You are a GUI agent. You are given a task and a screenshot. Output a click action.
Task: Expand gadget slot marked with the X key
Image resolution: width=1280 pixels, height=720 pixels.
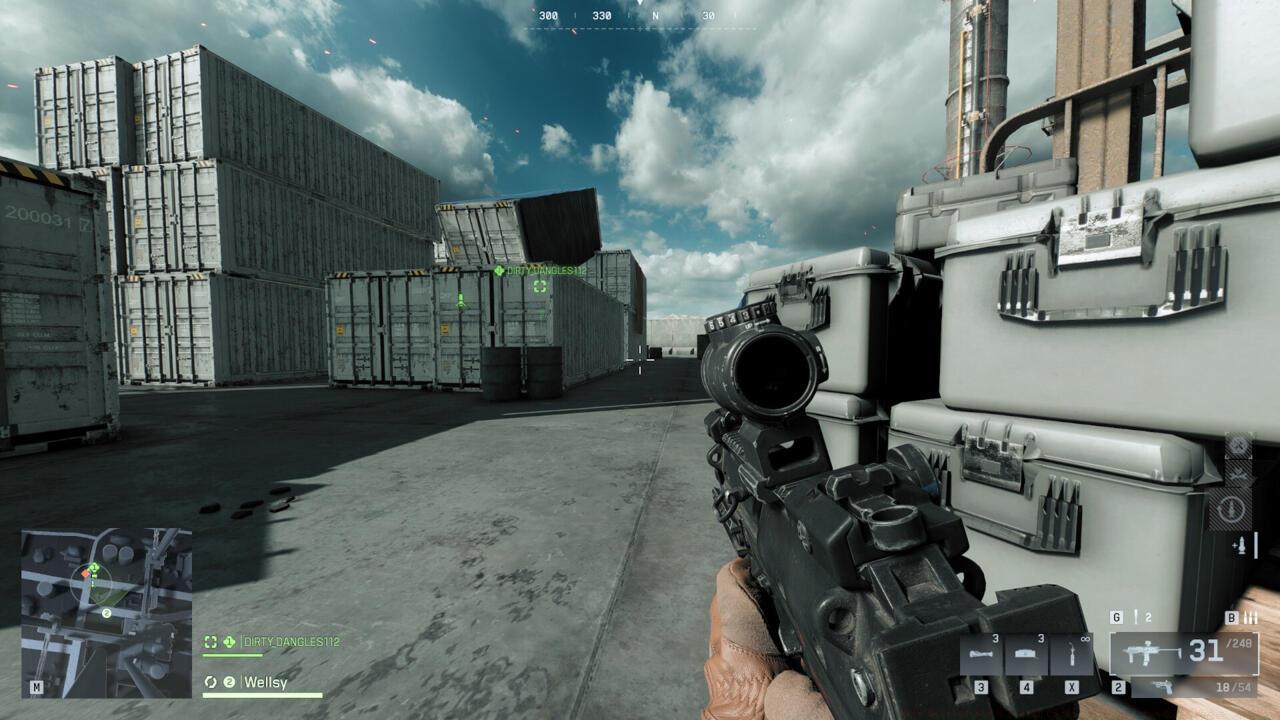point(1072,688)
